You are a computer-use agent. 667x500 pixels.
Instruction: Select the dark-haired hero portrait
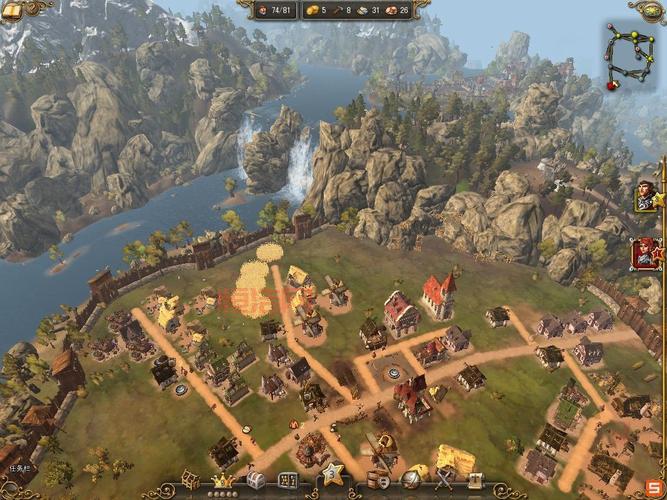pos(644,195)
